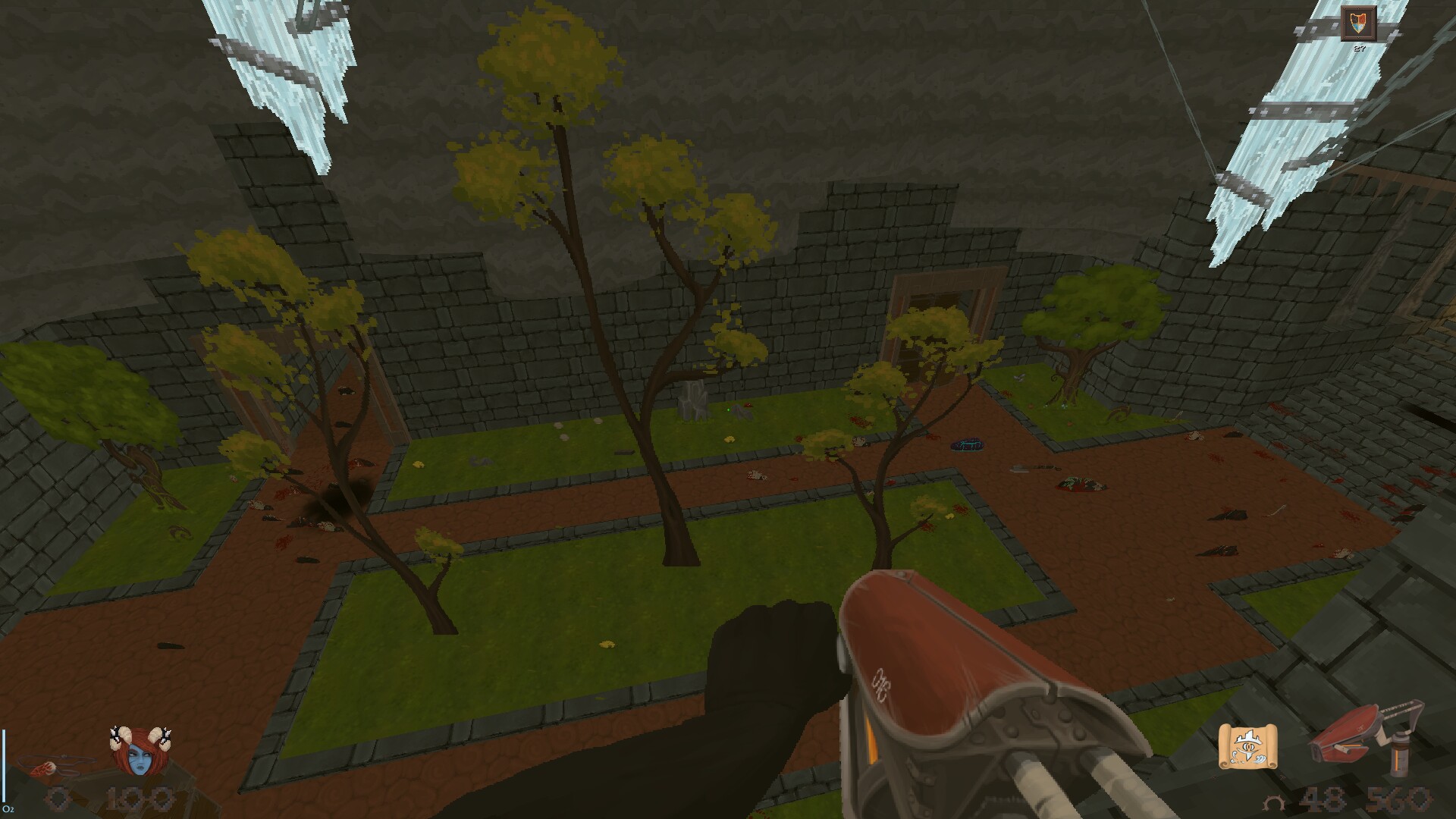
Task: Click the kill count 27 under the shield
Action: [x=1358, y=48]
